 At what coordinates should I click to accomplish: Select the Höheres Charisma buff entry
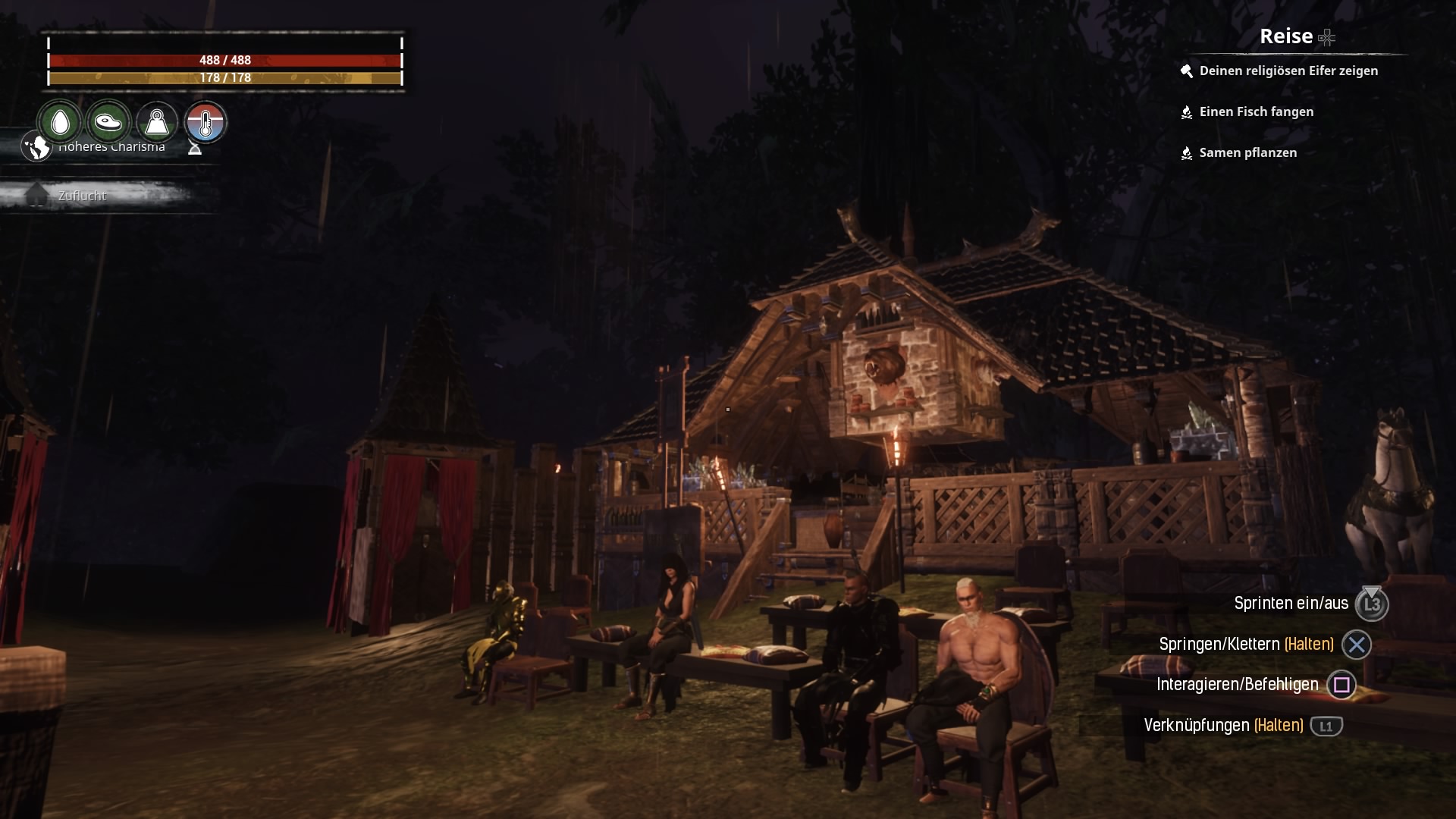coord(111,147)
